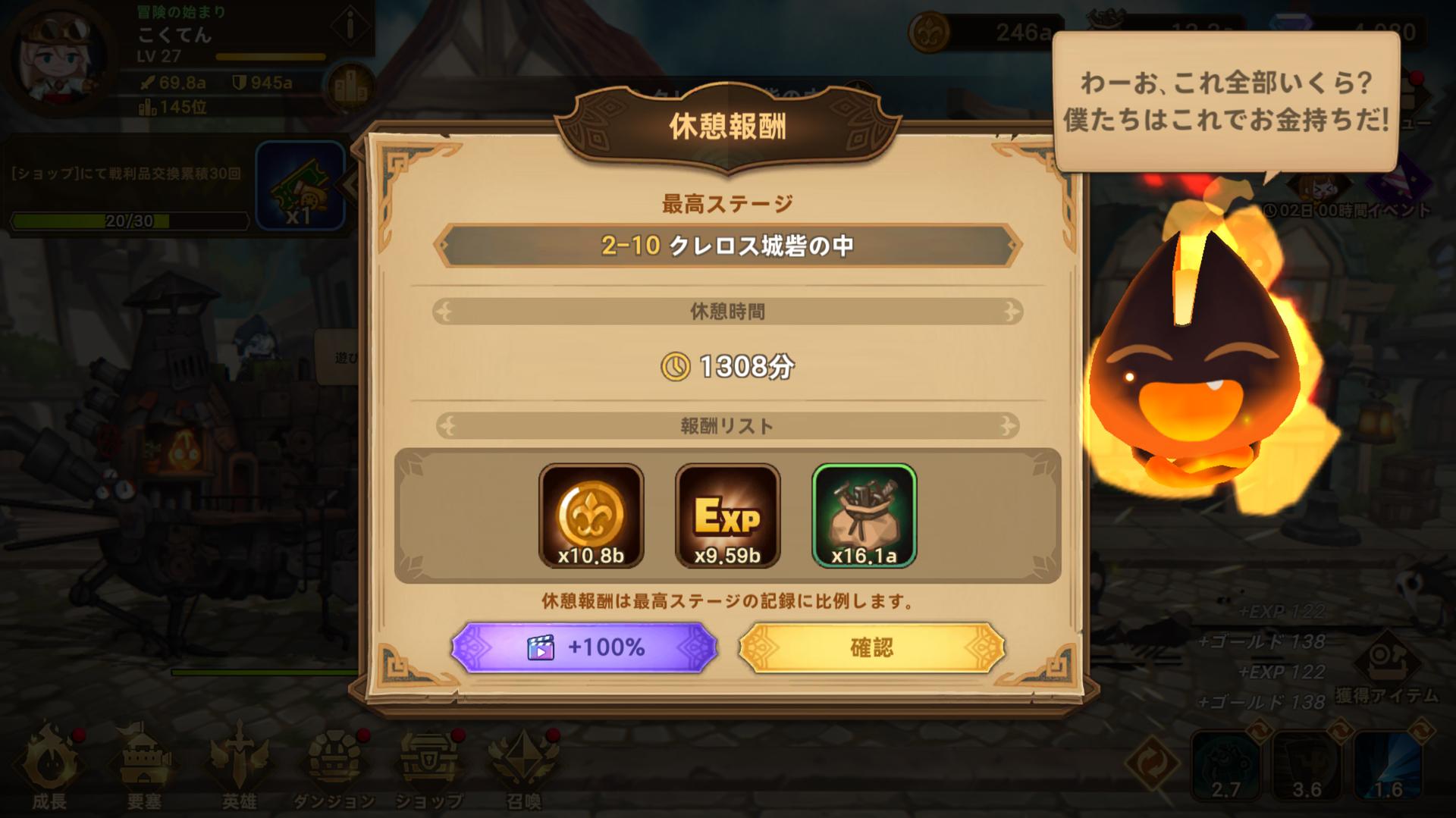Open the info button beside player name

coord(350,27)
